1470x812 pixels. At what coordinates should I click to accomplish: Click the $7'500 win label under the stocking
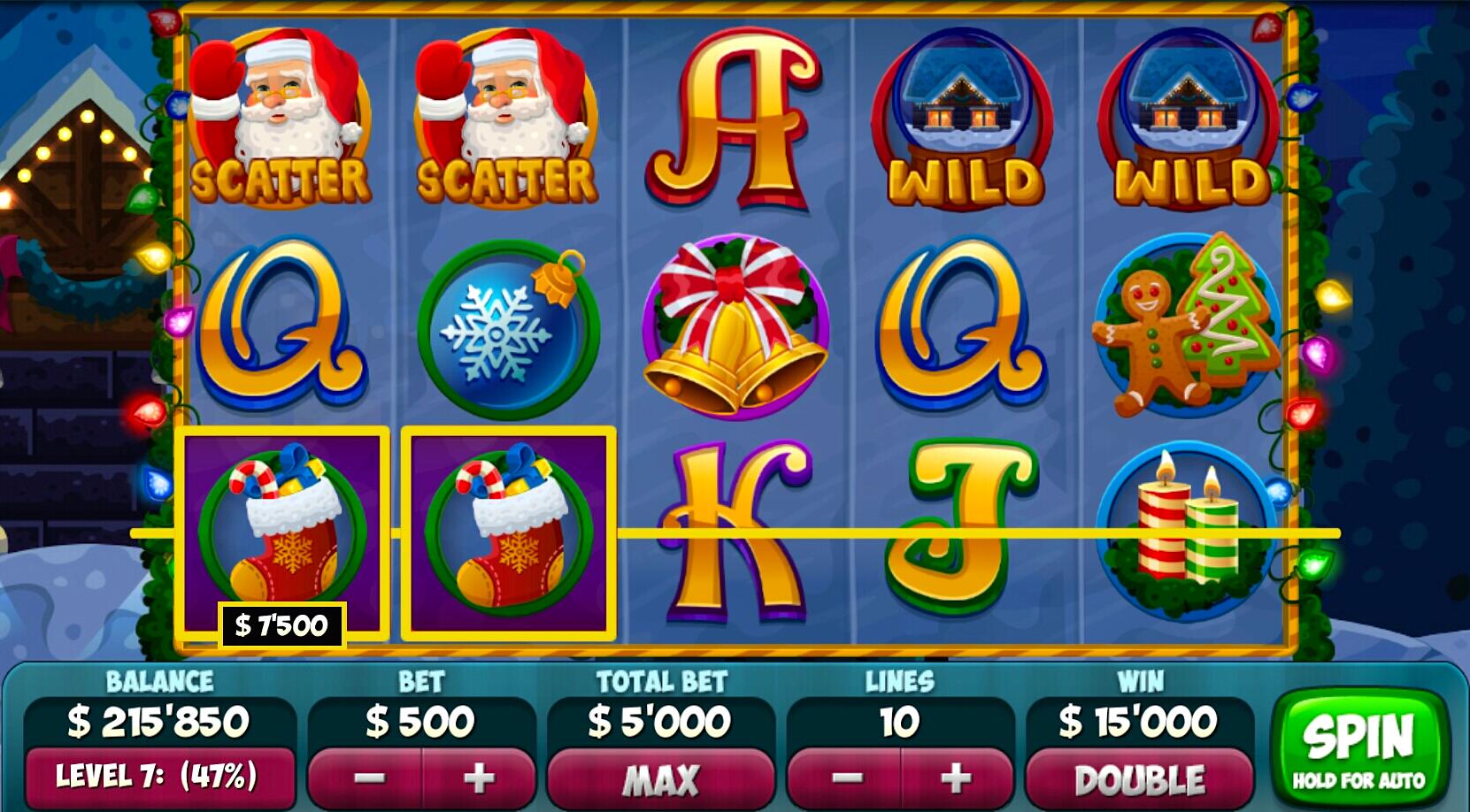(x=281, y=624)
